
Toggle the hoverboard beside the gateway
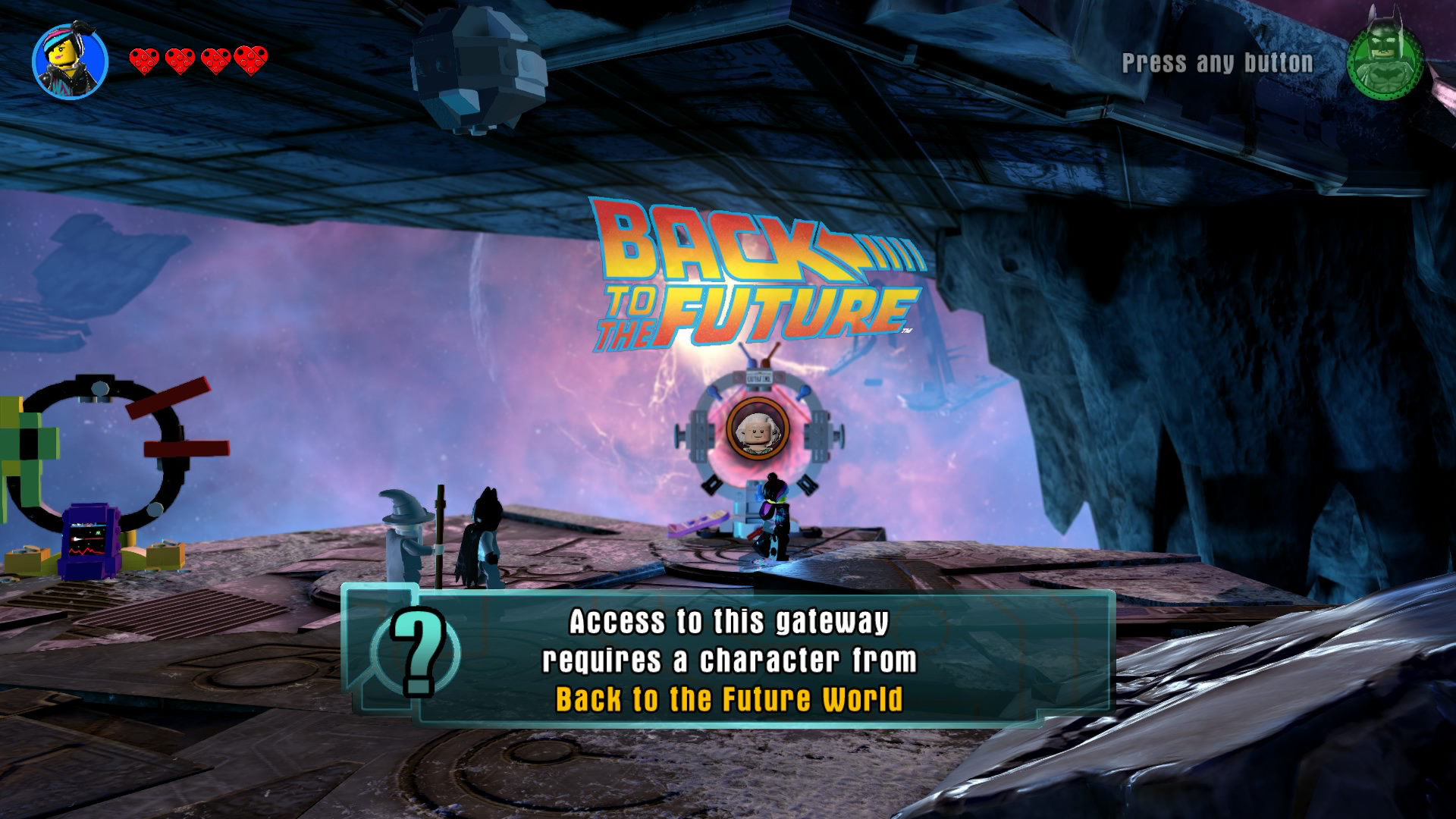(698, 522)
